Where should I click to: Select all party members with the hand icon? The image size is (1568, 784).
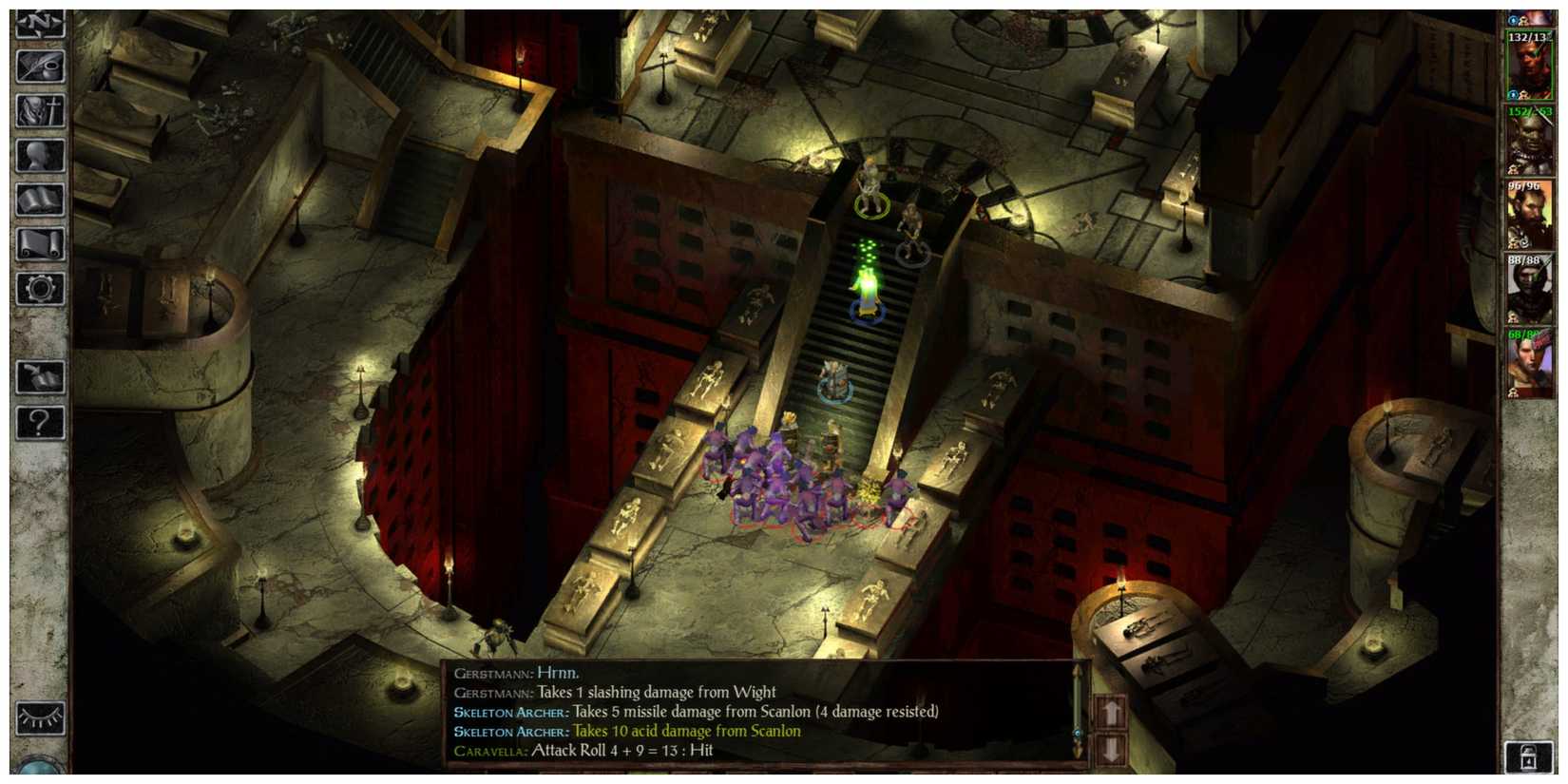tap(38, 378)
